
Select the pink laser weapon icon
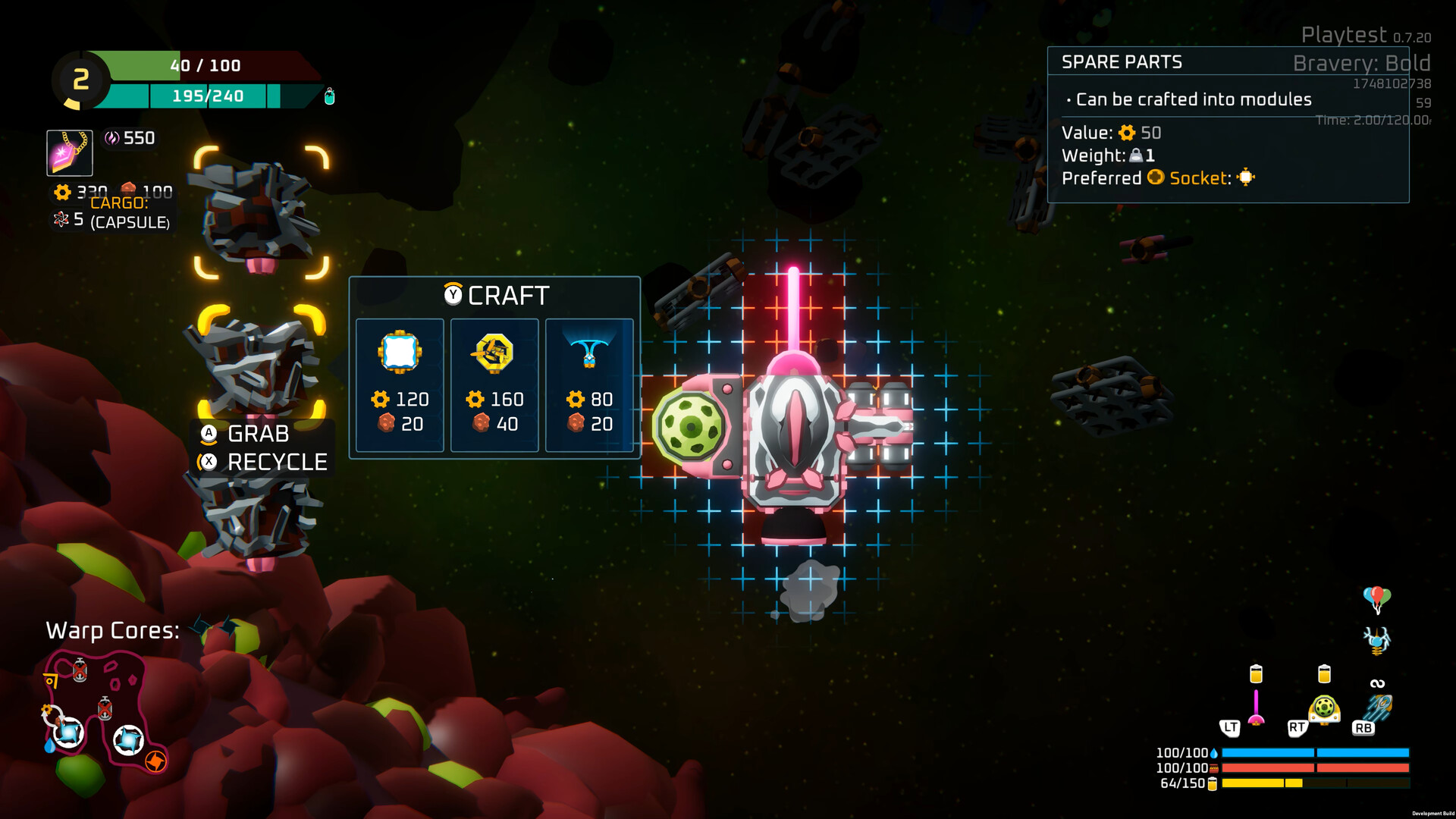click(x=1256, y=708)
